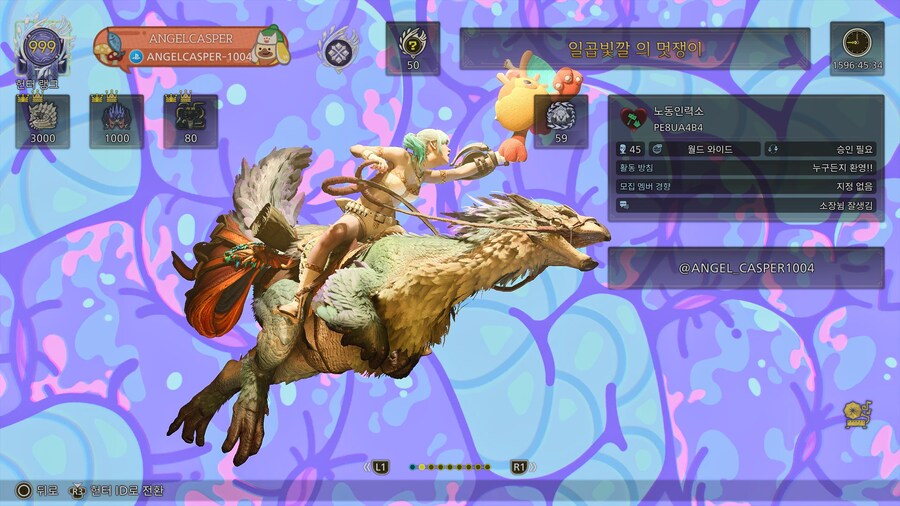Choose the monster tile showing 1000

coord(117,121)
